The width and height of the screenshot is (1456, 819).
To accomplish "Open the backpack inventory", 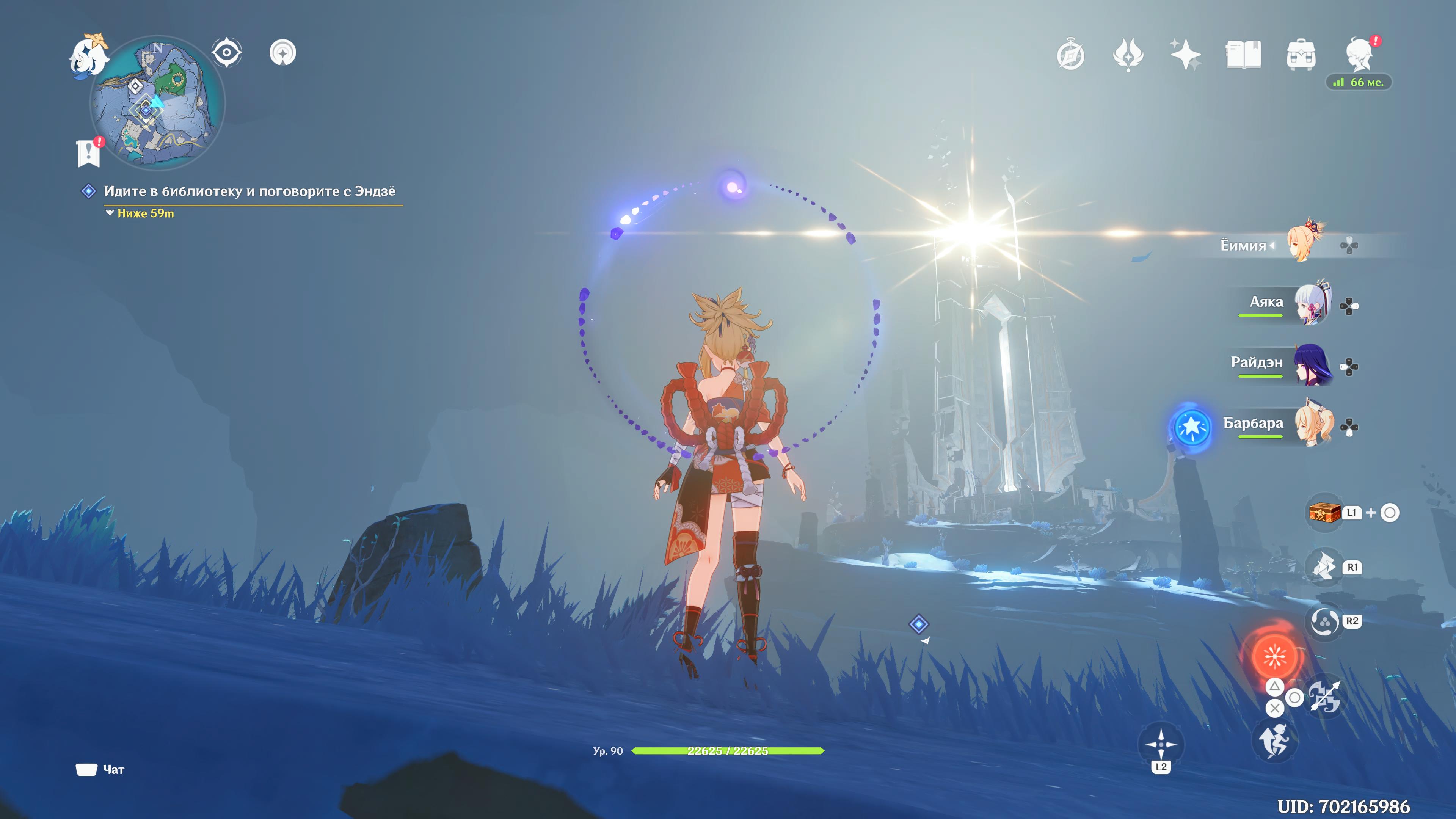I will coord(1301,55).
